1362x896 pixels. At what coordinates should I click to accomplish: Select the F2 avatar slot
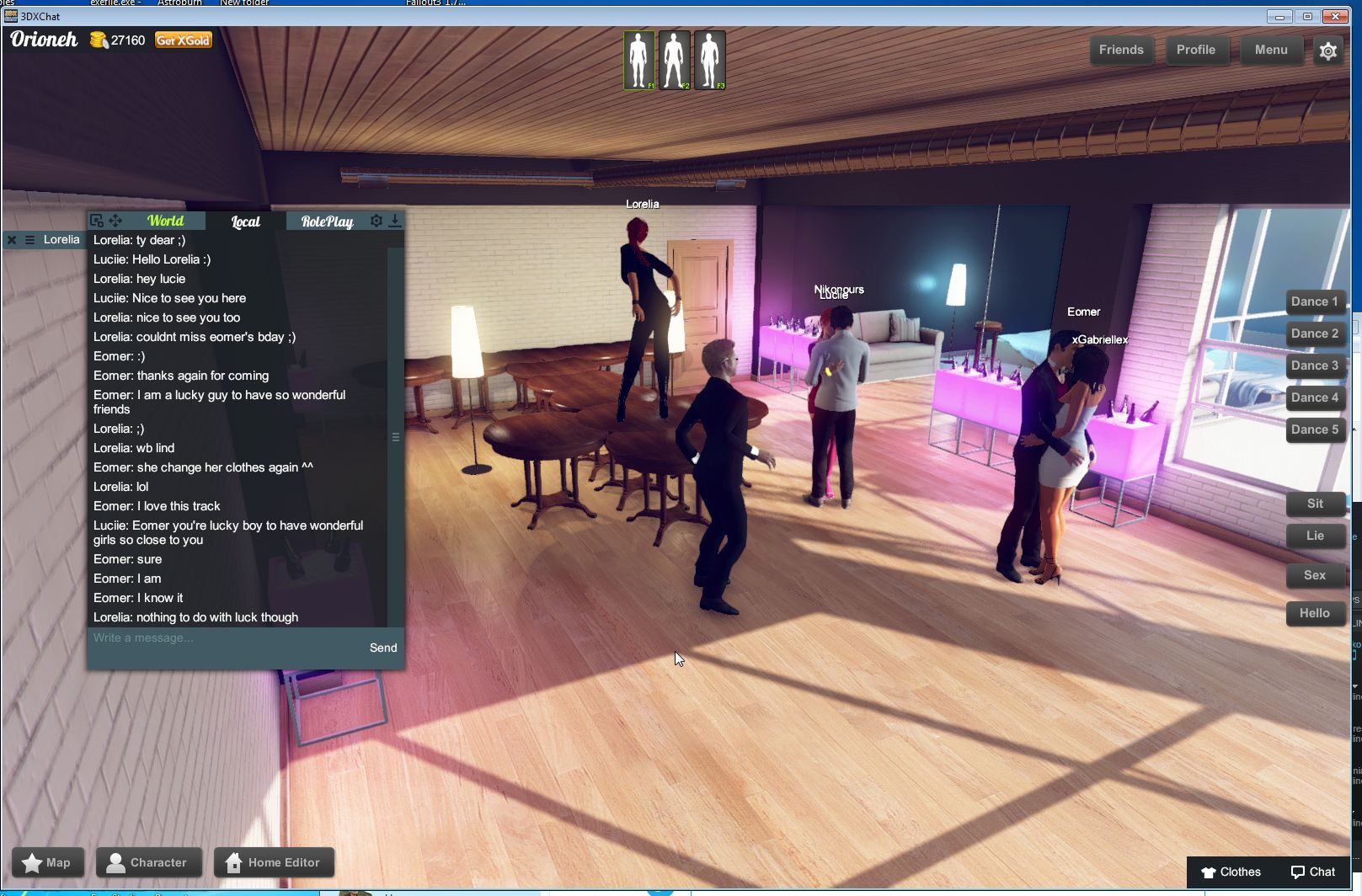click(x=674, y=58)
